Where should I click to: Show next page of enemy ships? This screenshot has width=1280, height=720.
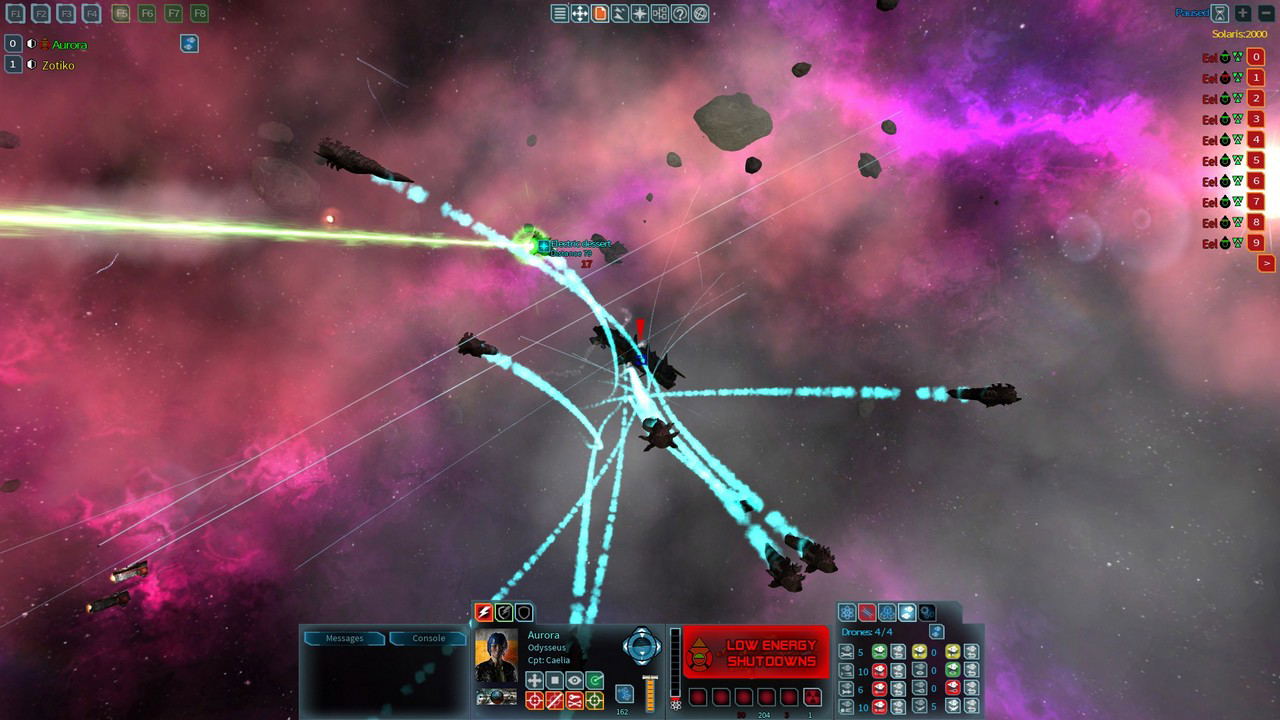(x=1266, y=263)
